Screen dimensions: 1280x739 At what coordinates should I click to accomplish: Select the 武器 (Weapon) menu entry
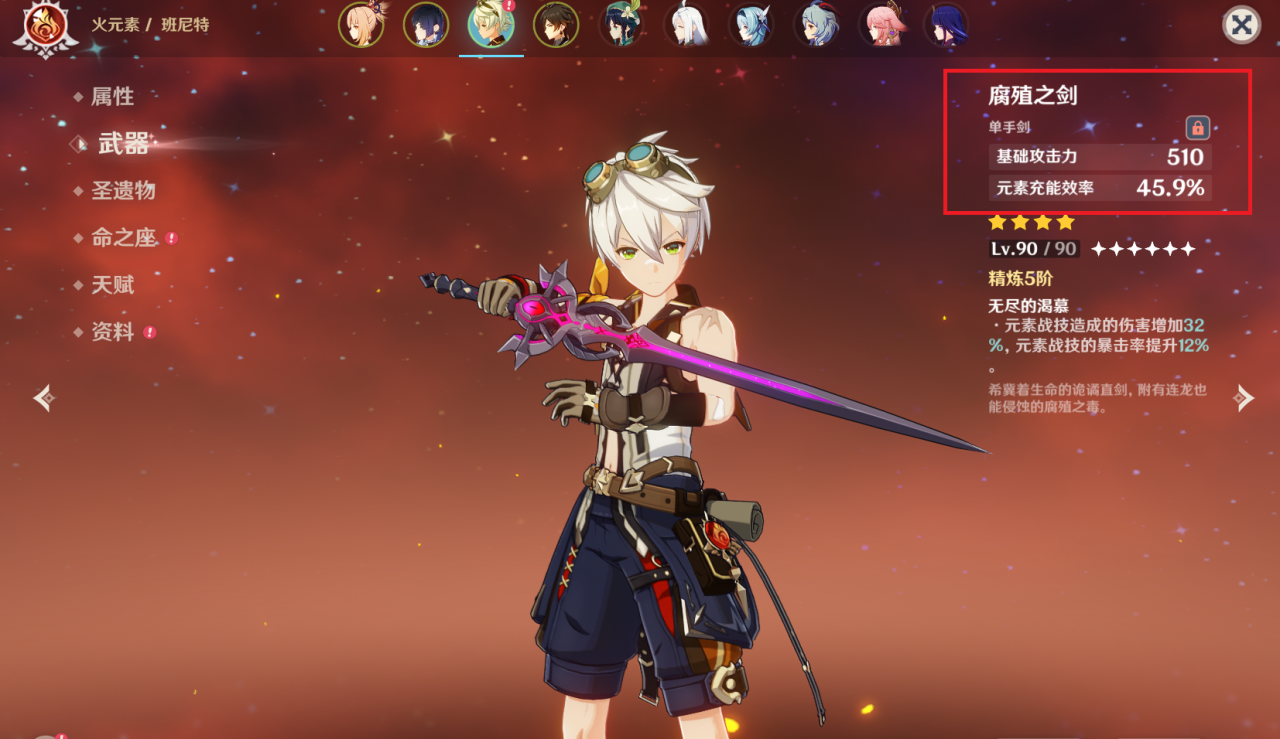click(123, 144)
